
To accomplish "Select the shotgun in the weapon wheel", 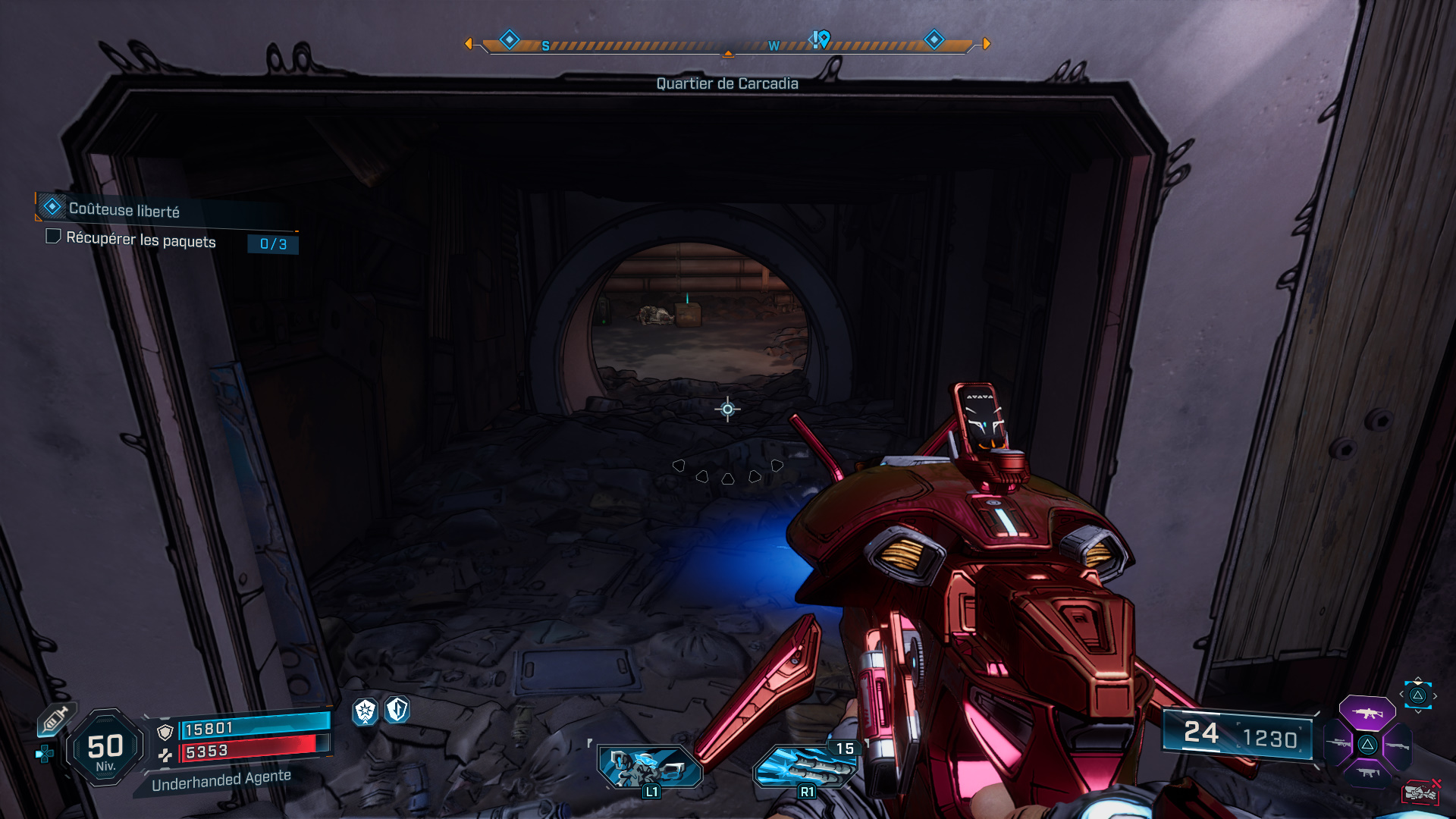I will [1397, 745].
